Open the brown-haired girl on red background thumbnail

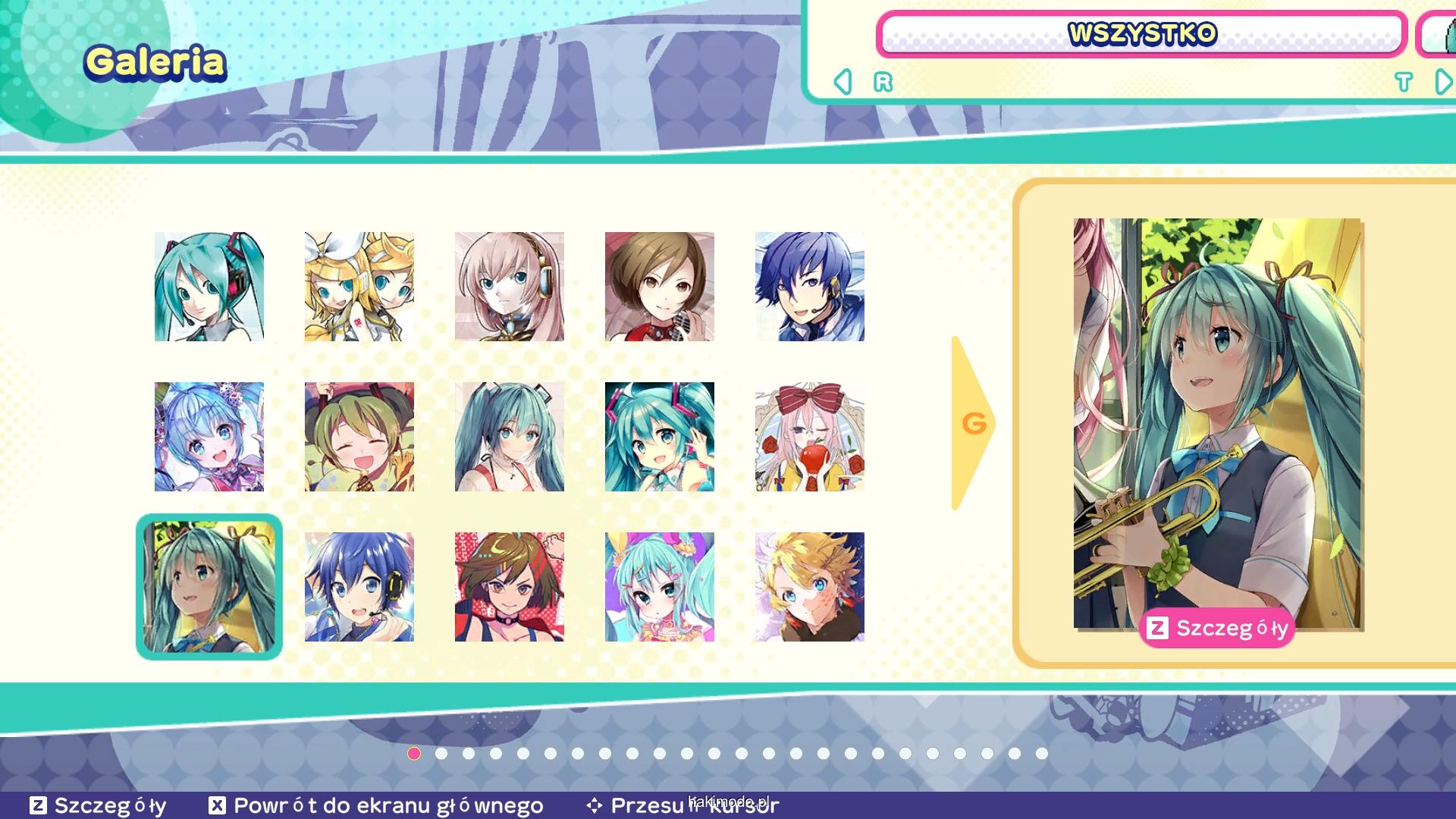(510, 587)
